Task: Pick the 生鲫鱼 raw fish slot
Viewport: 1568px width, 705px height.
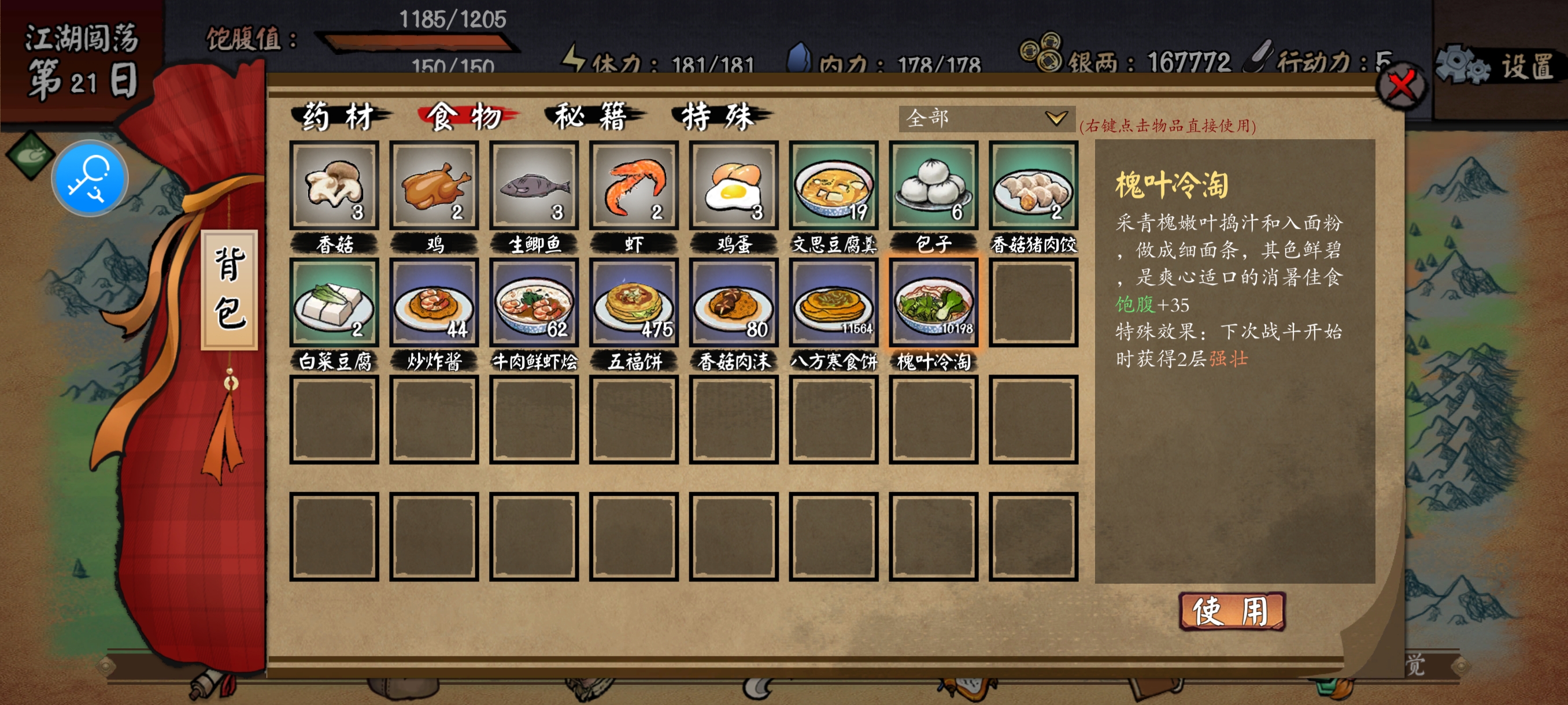Action: point(534,185)
